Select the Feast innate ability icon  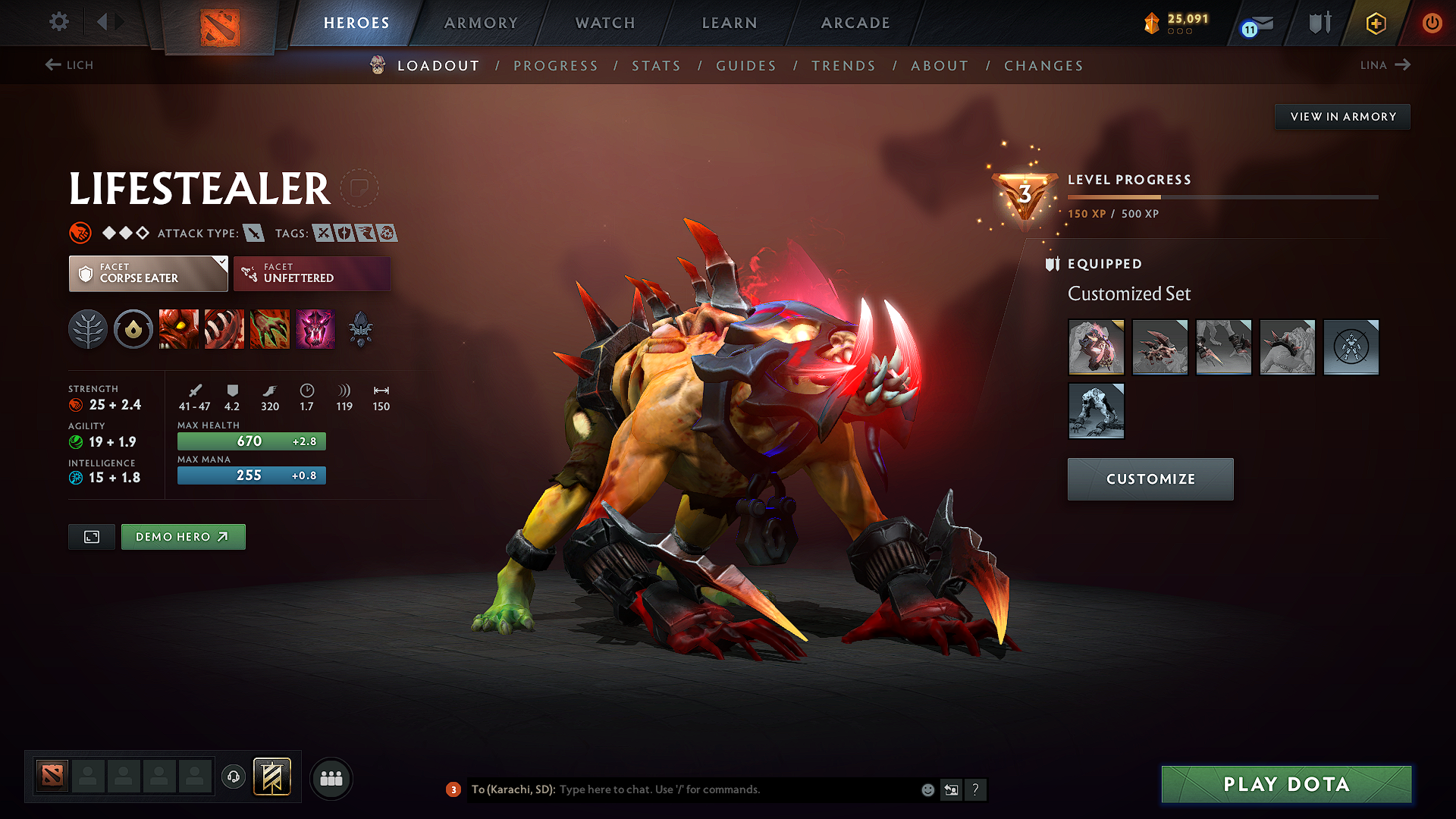[133, 329]
